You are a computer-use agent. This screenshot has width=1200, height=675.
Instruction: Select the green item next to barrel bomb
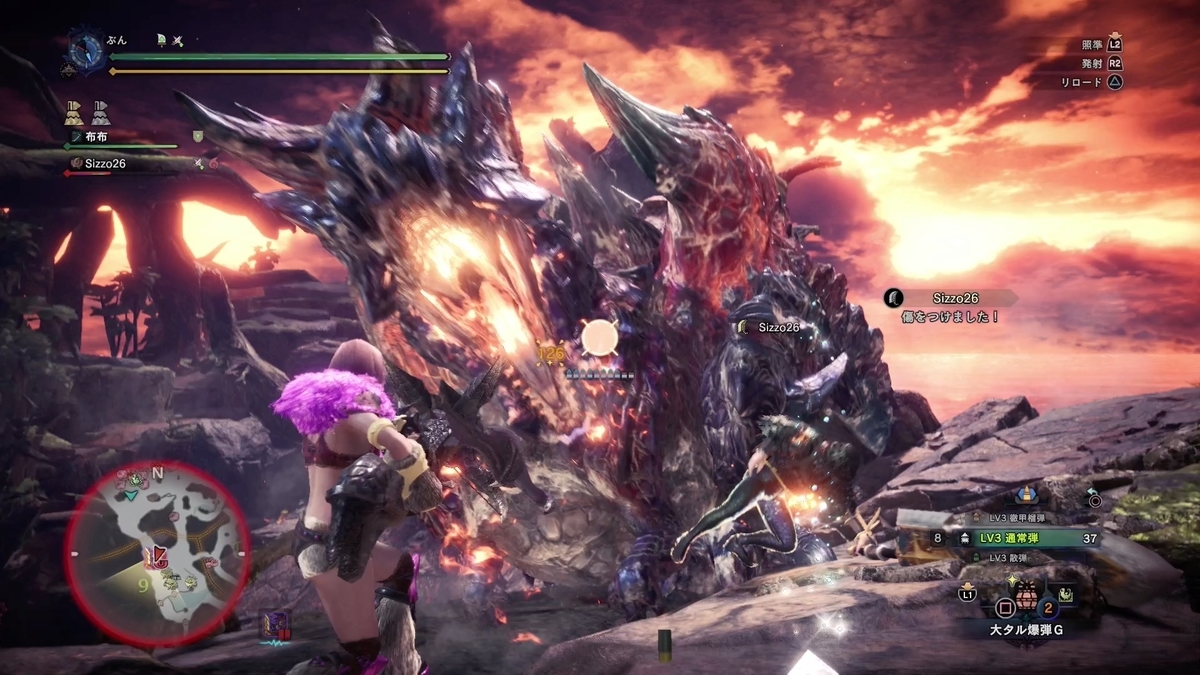1066,594
